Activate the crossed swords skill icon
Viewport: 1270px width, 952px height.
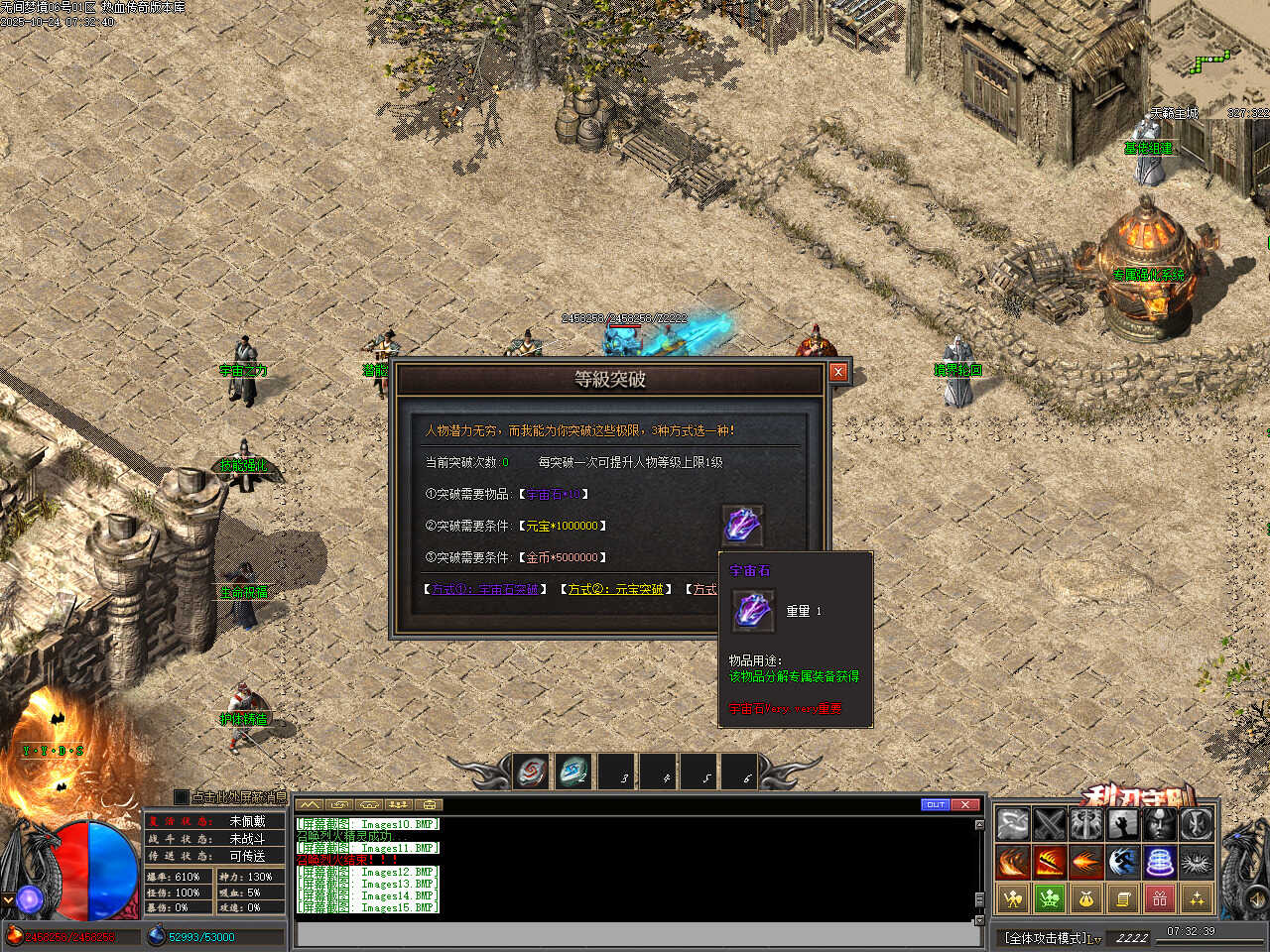point(1050,824)
